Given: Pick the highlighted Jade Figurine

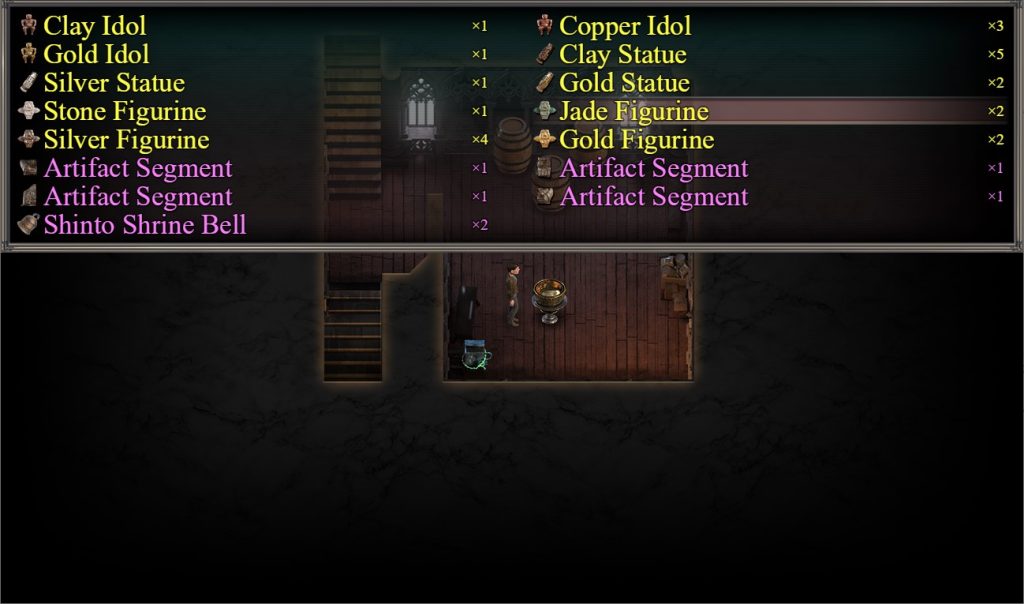Looking at the screenshot, I should coord(634,111).
